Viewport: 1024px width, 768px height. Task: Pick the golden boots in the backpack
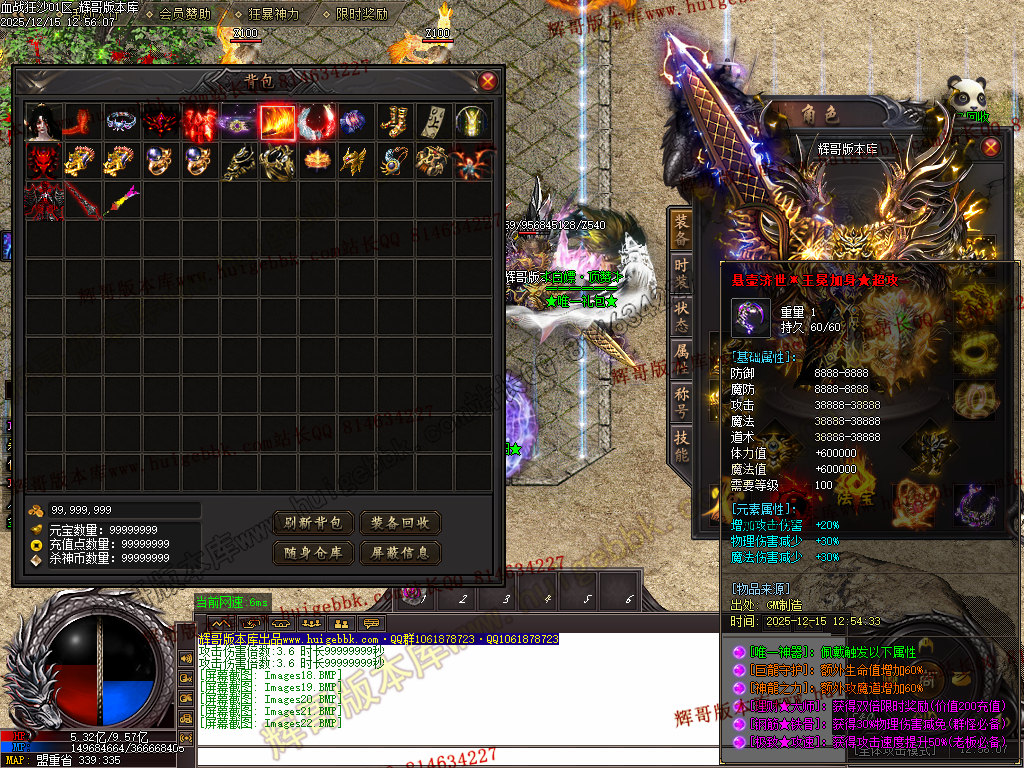coord(394,123)
